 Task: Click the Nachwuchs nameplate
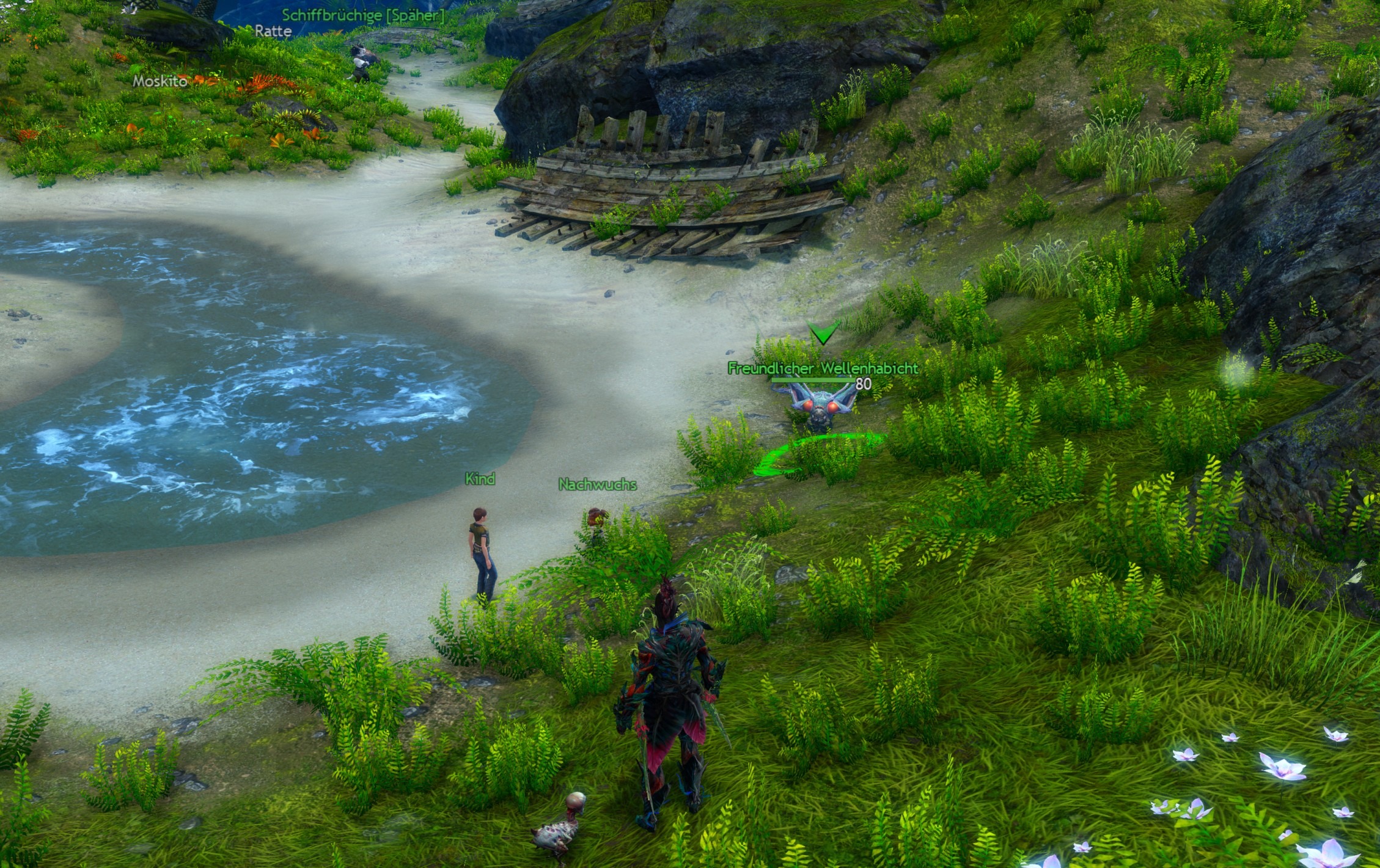click(597, 484)
